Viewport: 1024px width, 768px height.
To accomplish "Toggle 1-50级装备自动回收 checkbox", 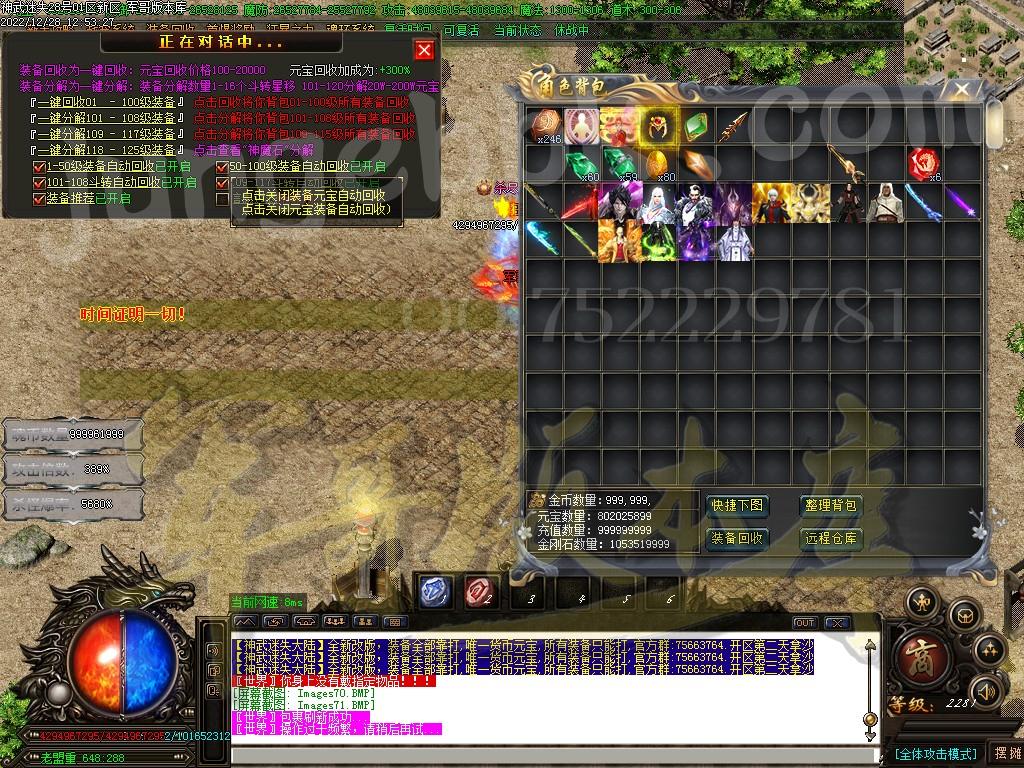I will click(x=40, y=166).
